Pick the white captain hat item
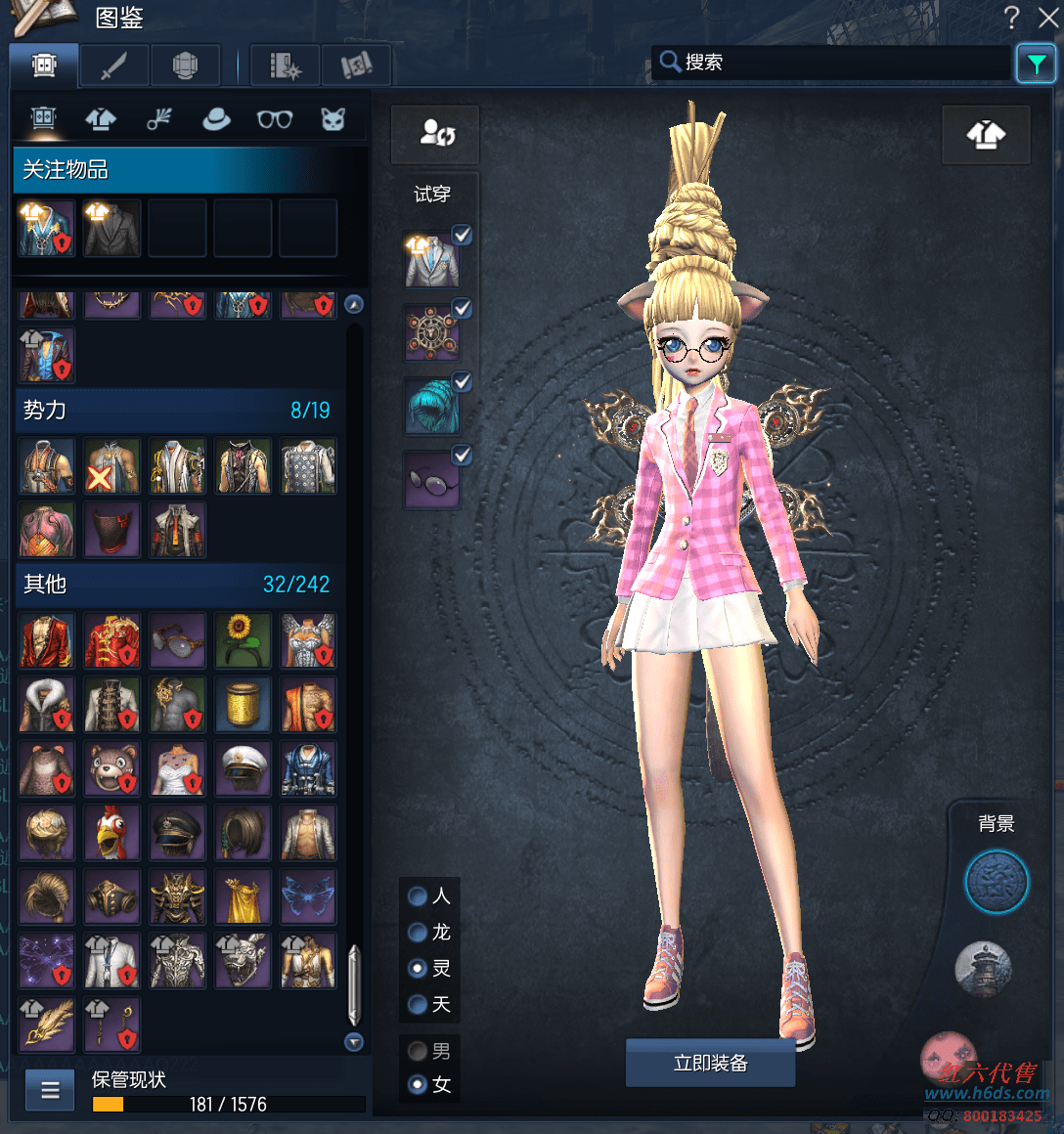The image size is (1064, 1134). pyautogui.click(x=243, y=768)
